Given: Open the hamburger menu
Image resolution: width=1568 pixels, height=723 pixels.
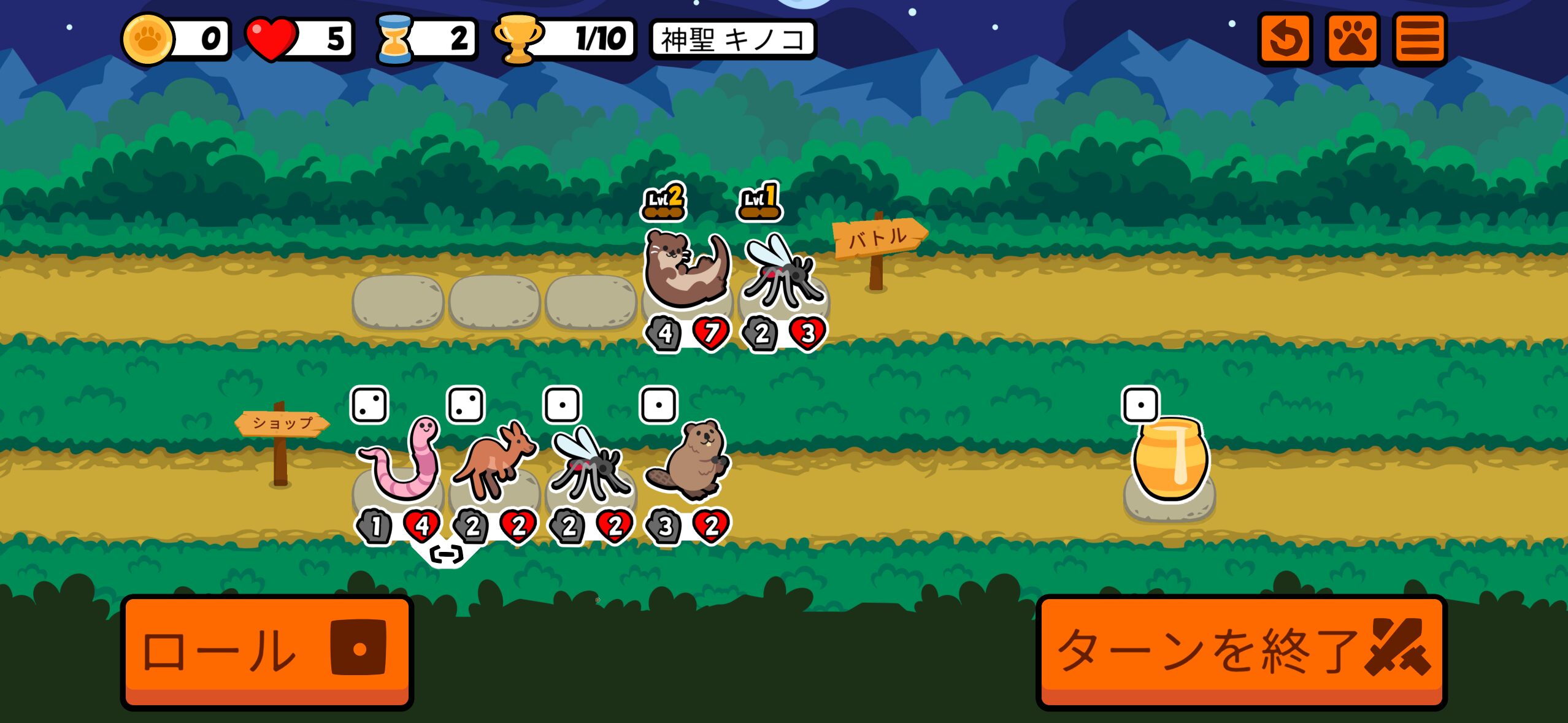Looking at the screenshot, I should 1420,39.
